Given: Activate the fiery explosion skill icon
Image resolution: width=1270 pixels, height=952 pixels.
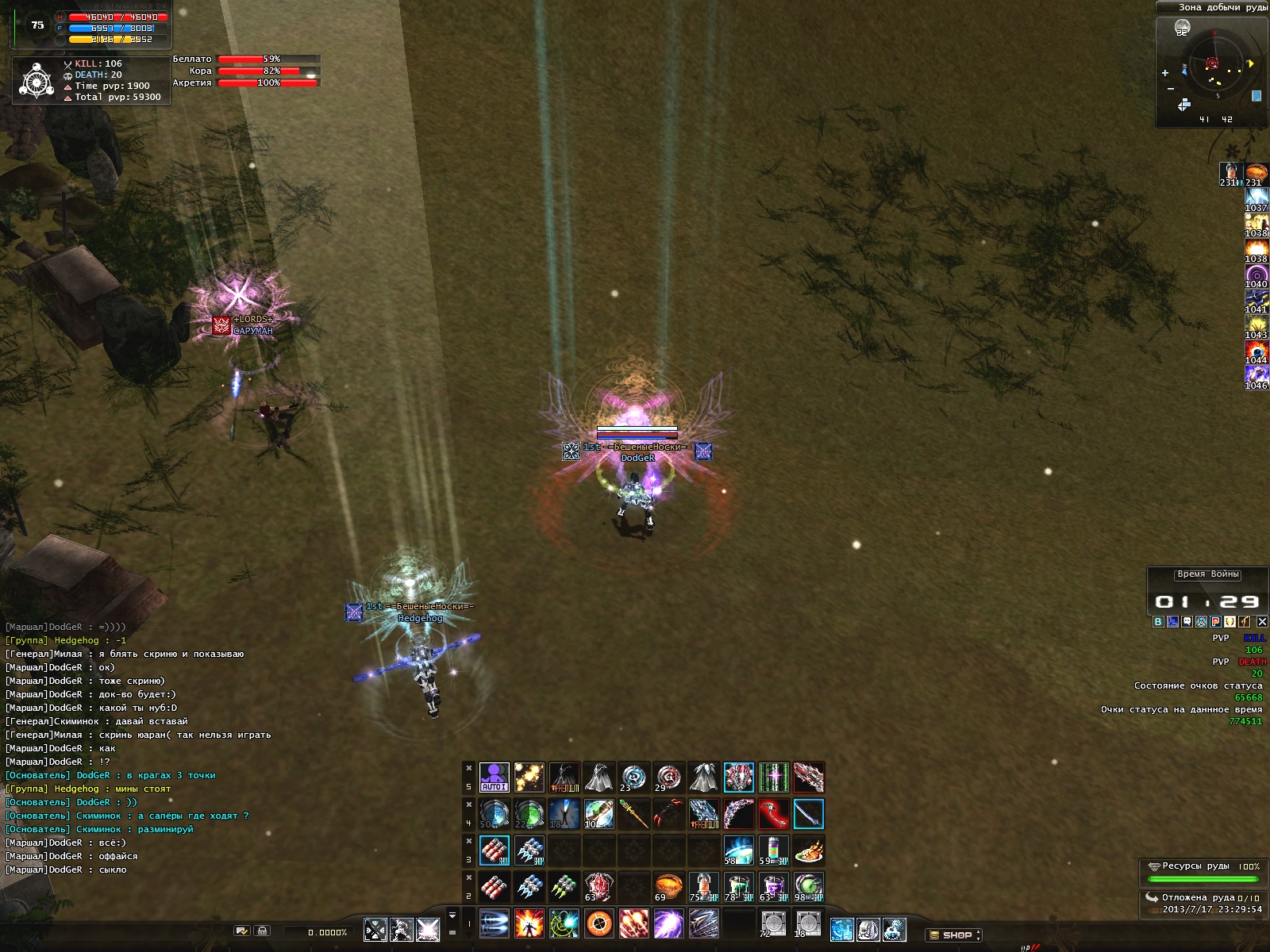Looking at the screenshot, I should (529, 924).
